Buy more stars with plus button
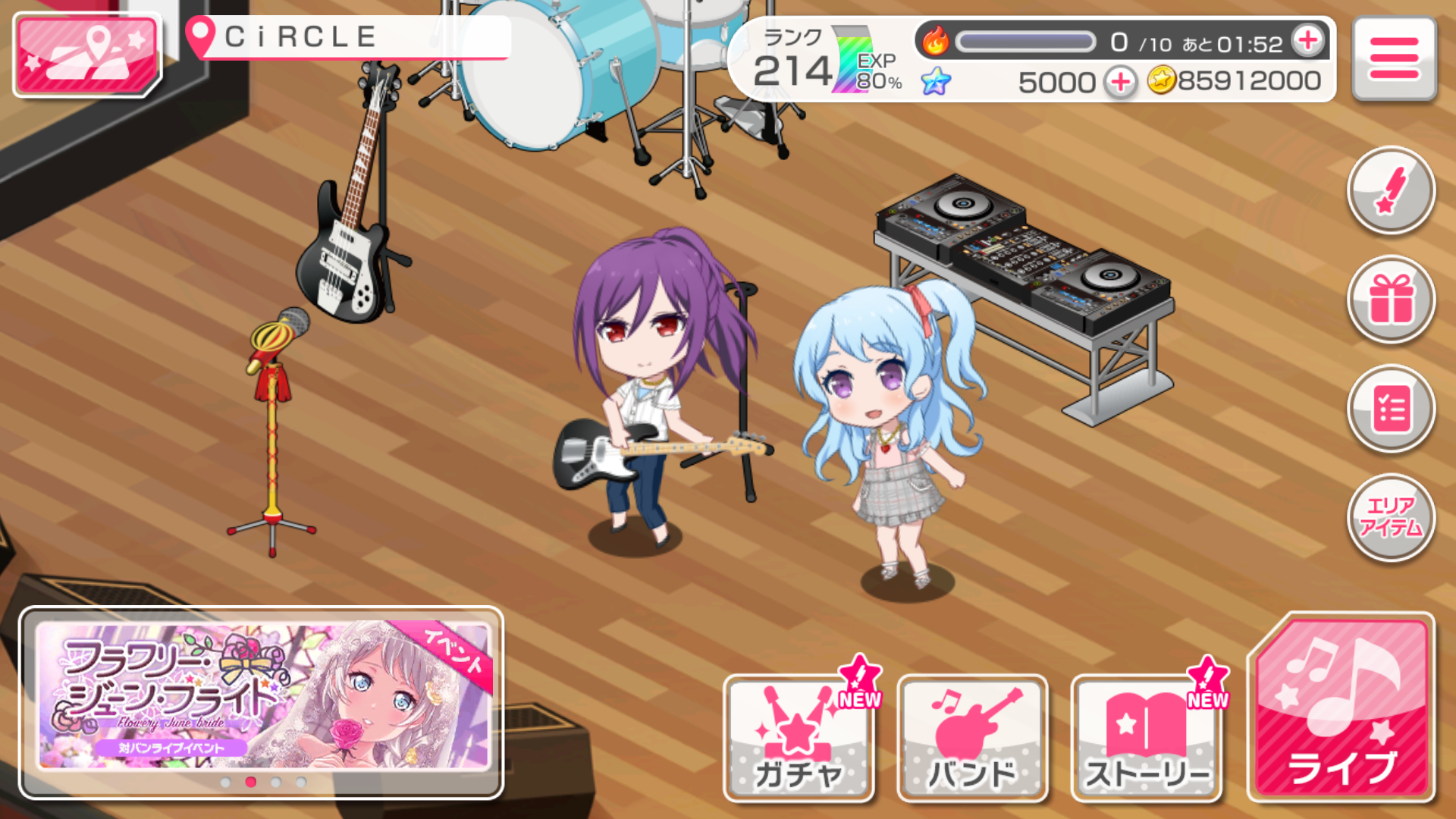Viewport: 1456px width, 819px height. 1121,82
